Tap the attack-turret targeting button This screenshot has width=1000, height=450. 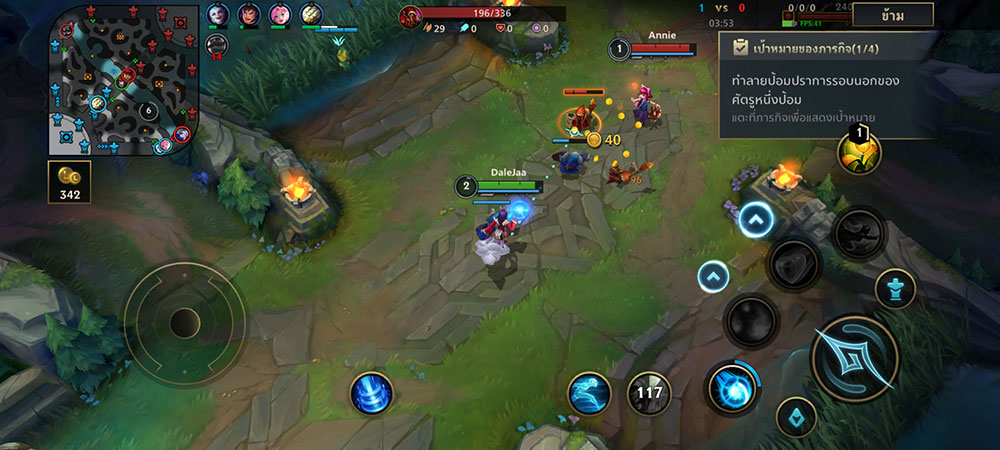click(x=895, y=289)
